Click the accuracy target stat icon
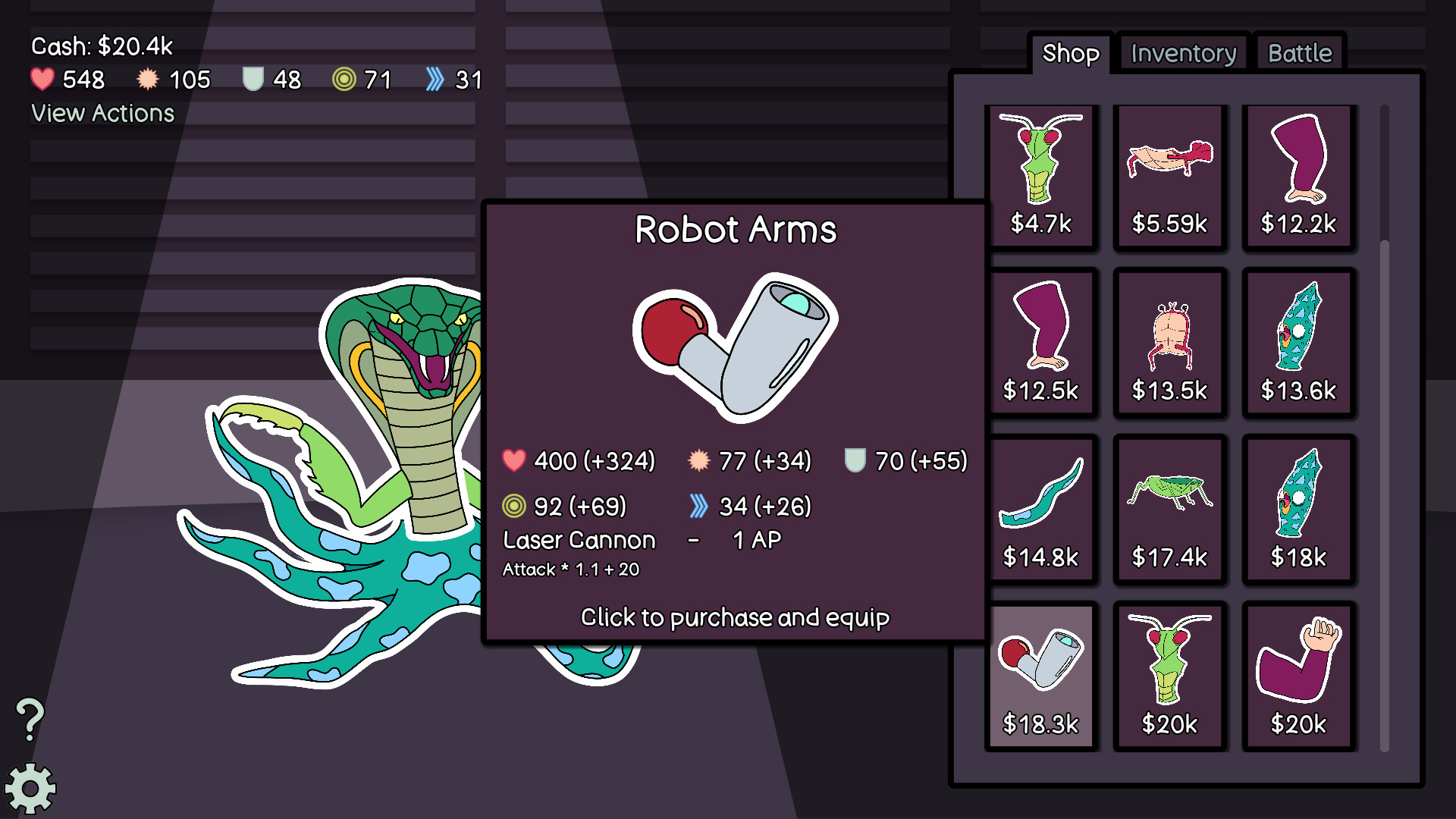The image size is (1456, 819). 344,79
